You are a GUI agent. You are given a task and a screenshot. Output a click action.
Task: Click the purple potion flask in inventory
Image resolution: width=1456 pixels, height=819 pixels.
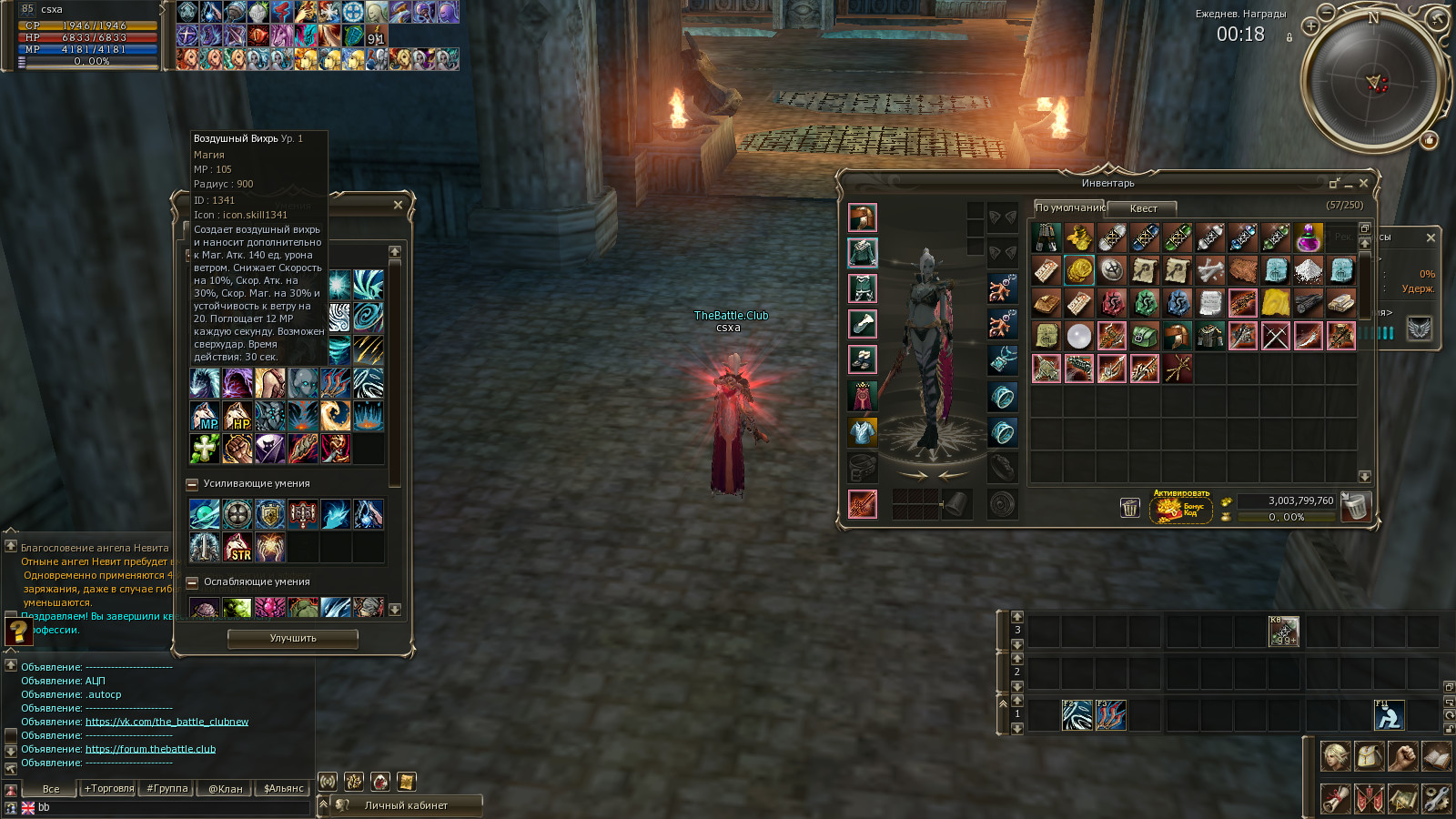(1309, 238)
